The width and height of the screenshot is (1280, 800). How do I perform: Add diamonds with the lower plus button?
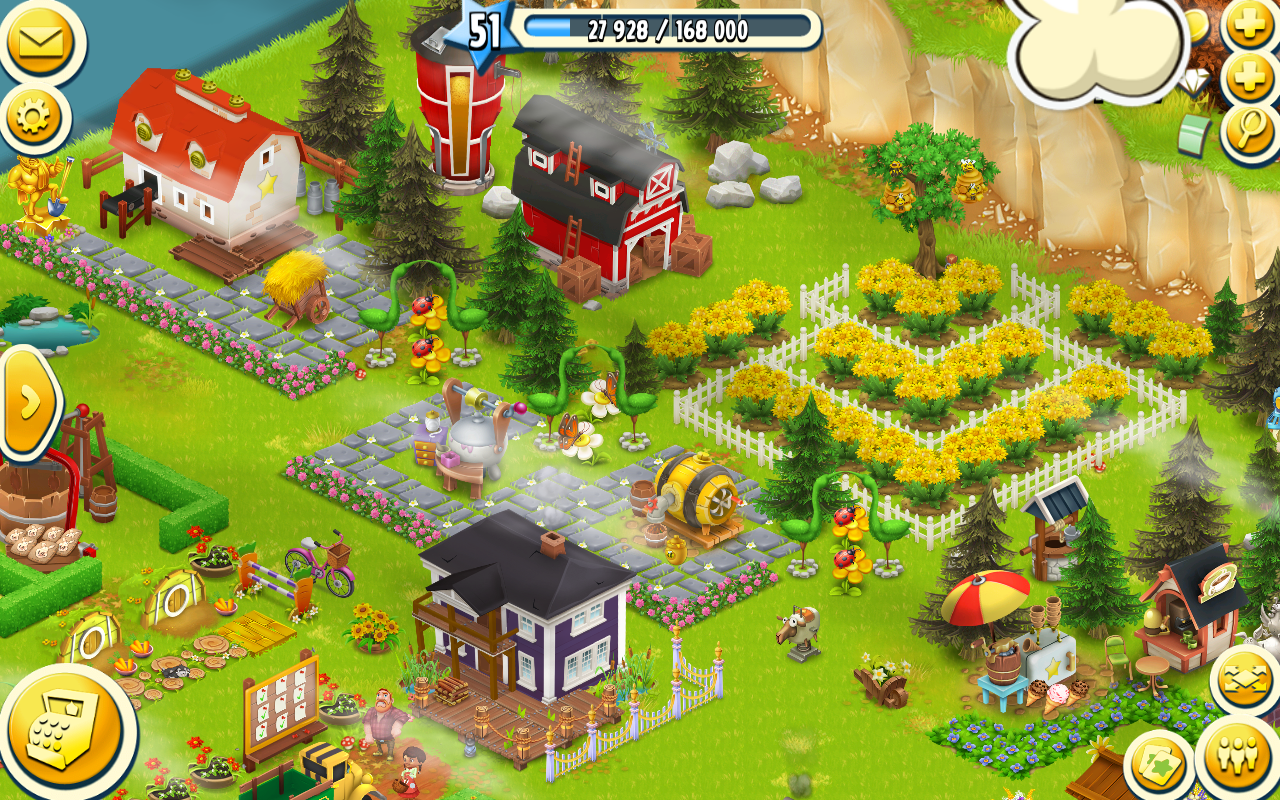1251,77
